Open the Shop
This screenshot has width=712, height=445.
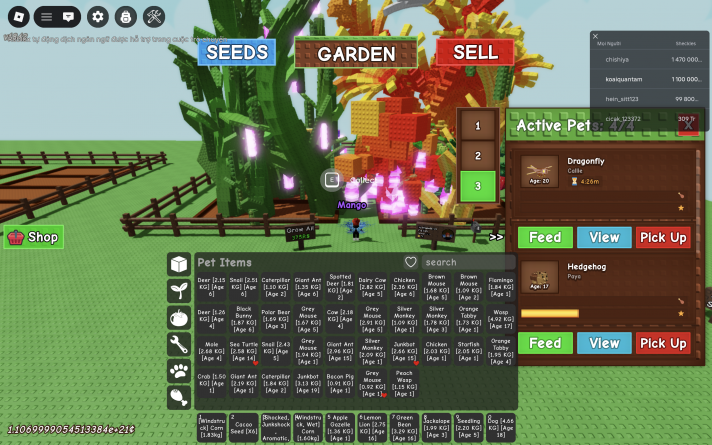point(34,237)
